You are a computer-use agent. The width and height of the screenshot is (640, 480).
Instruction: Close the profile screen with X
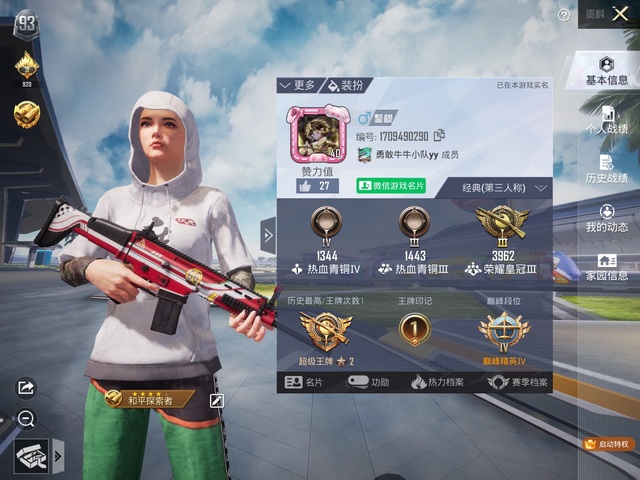(x=621, y=14)
